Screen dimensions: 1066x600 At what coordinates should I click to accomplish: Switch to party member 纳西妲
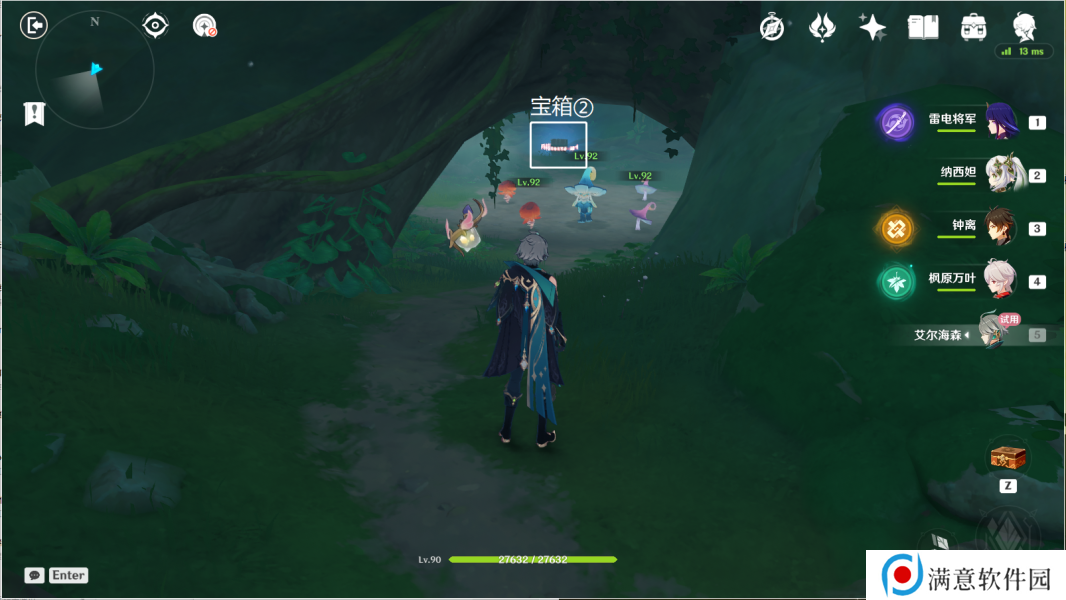[1000, 174]
